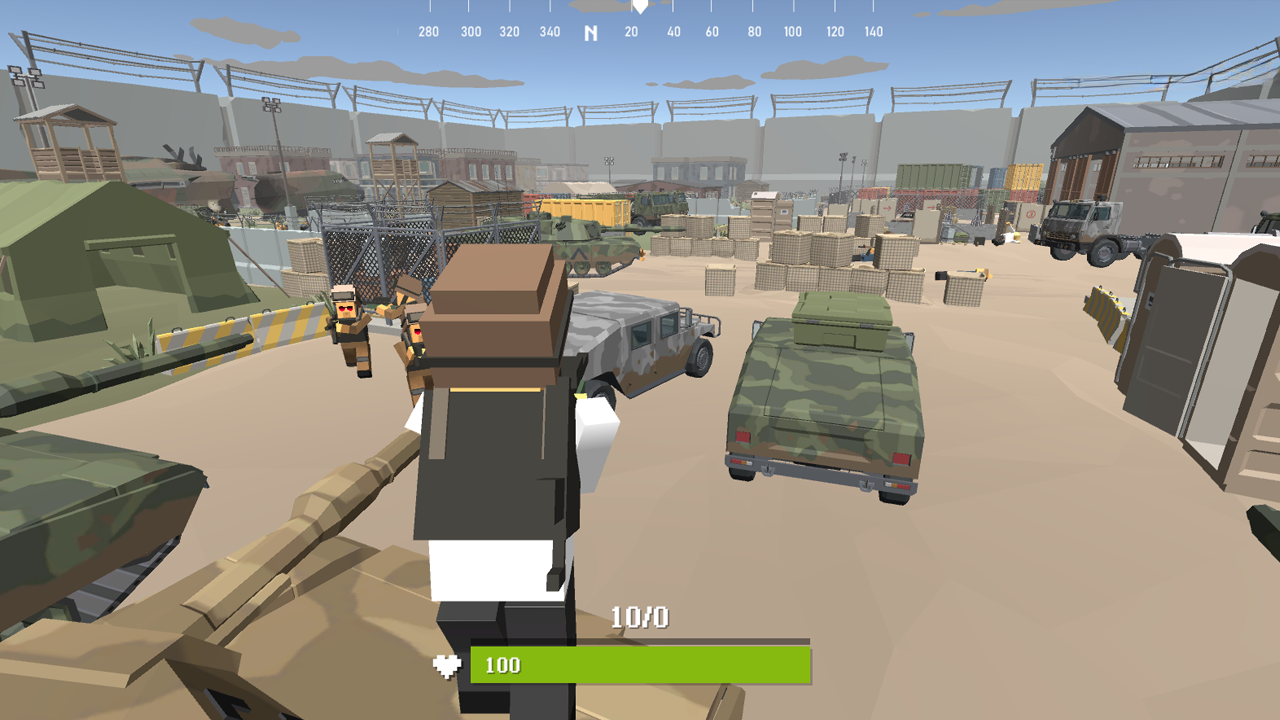Click the 60 tick on the compass strip
Image resolution: width=1280 pixels, height=720 pixels.
click(712, 31)
